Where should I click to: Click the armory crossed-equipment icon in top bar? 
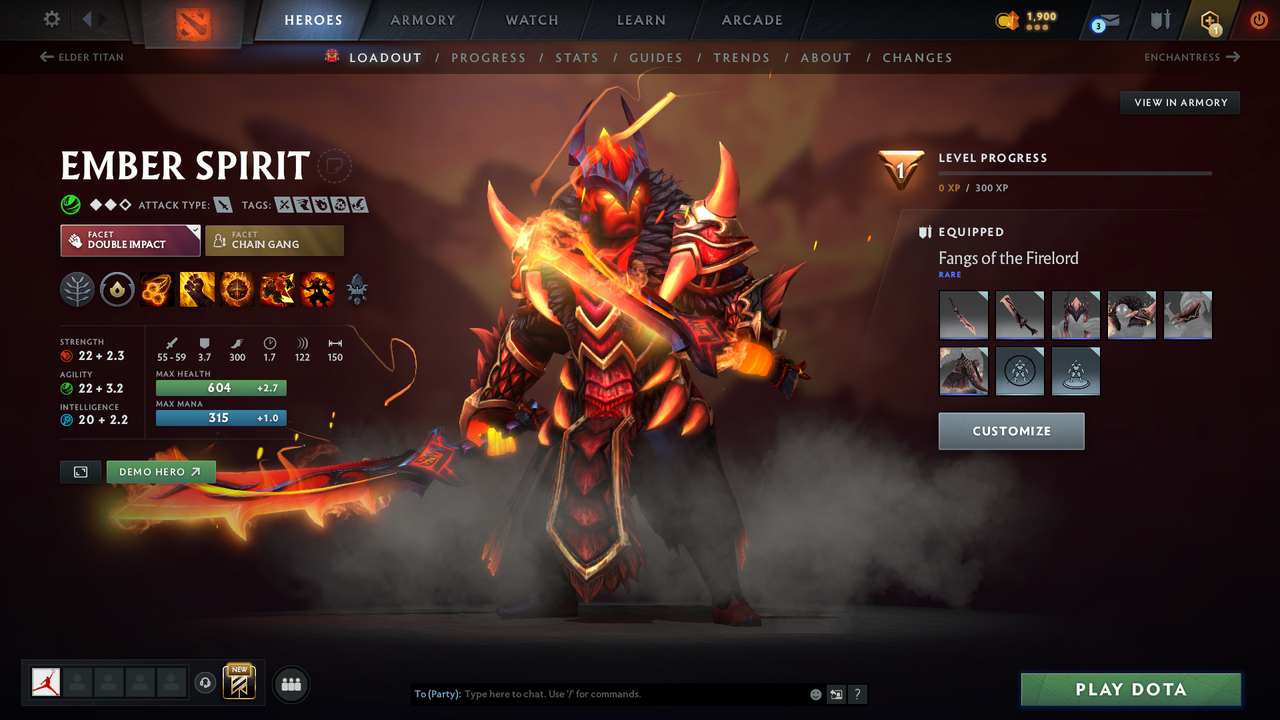click(x=1160, y=20)
